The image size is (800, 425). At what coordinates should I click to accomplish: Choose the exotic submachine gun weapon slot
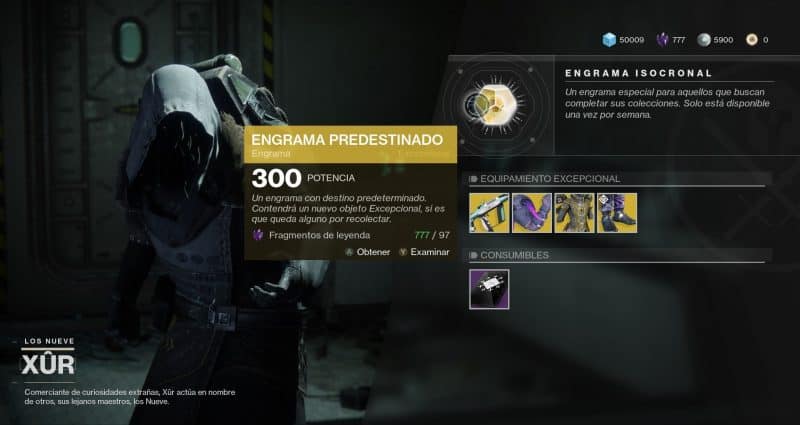point(489,213)
